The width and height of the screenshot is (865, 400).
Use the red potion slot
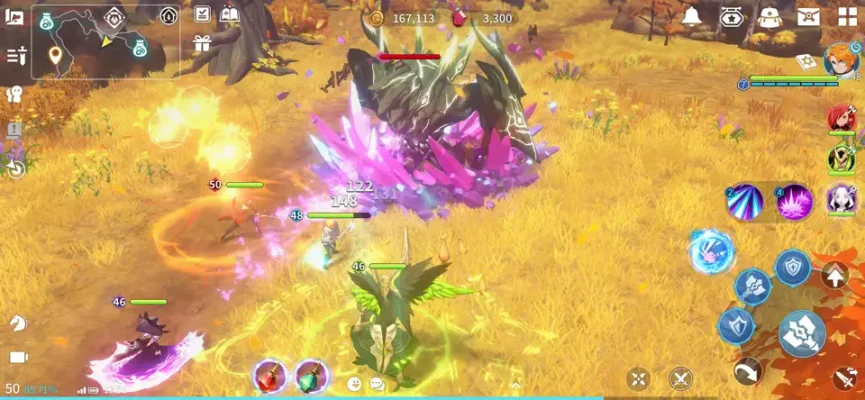click(270, 376)
